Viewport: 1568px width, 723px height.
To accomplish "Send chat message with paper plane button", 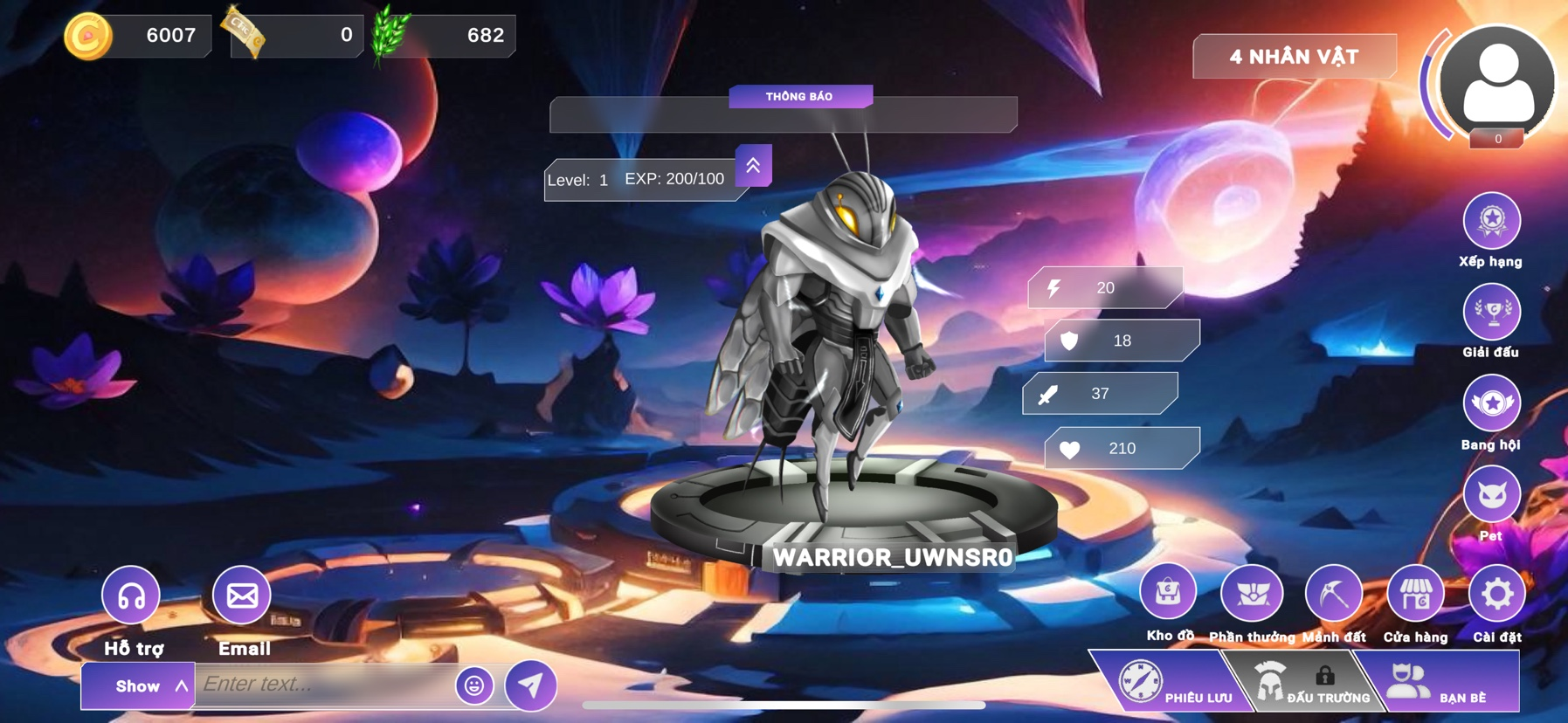I will pos(531,685).
